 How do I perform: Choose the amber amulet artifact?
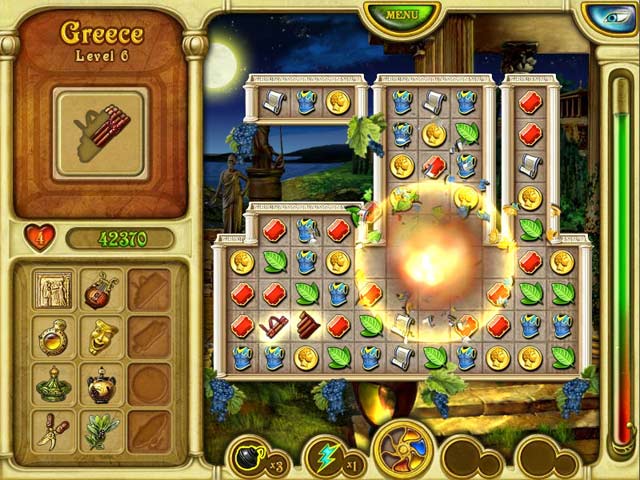(x=51, y=338)
